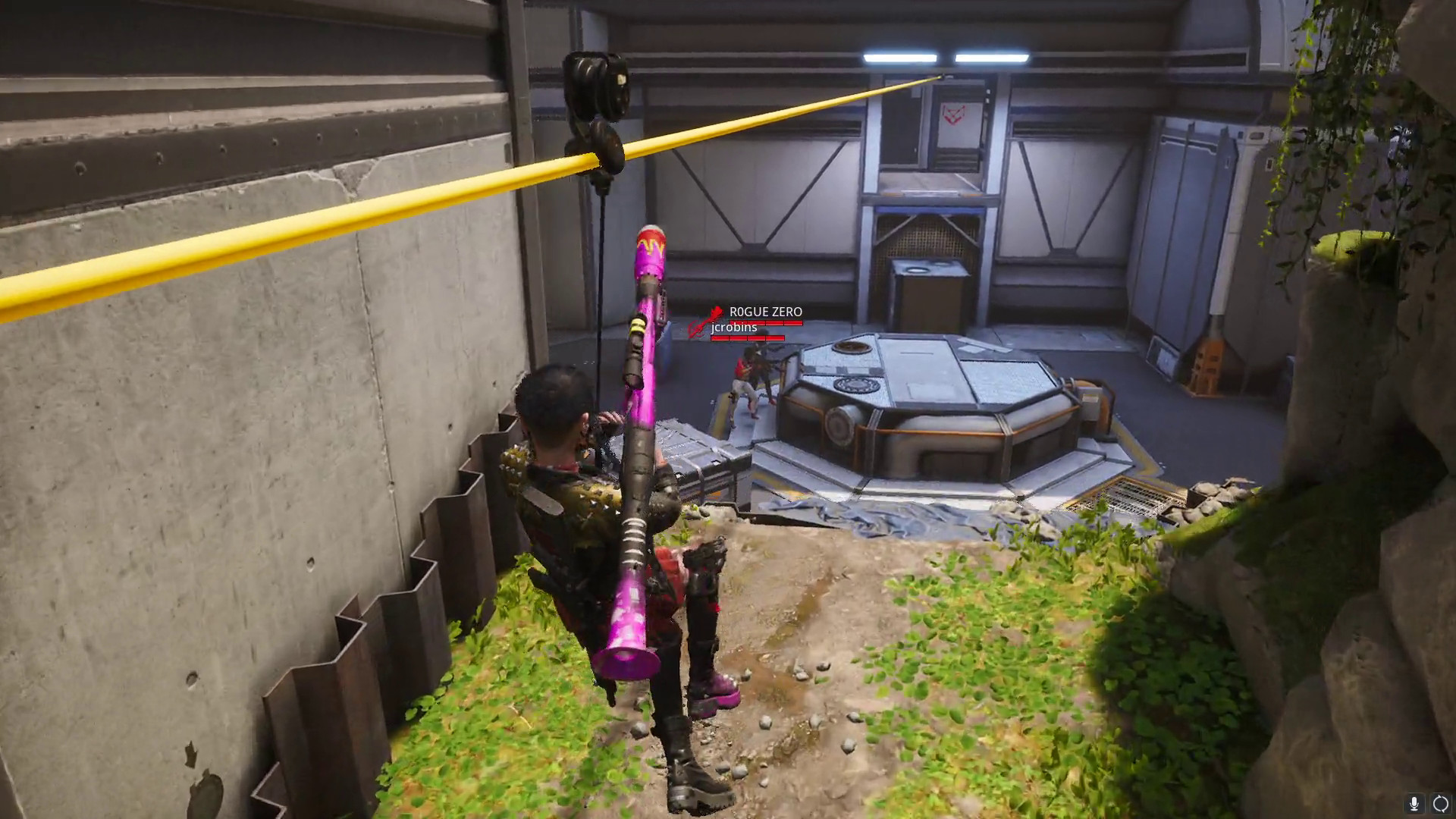The image size is (1456, 819).
Task: Expand jcrobins player details
Action: (x=734, y=328)
